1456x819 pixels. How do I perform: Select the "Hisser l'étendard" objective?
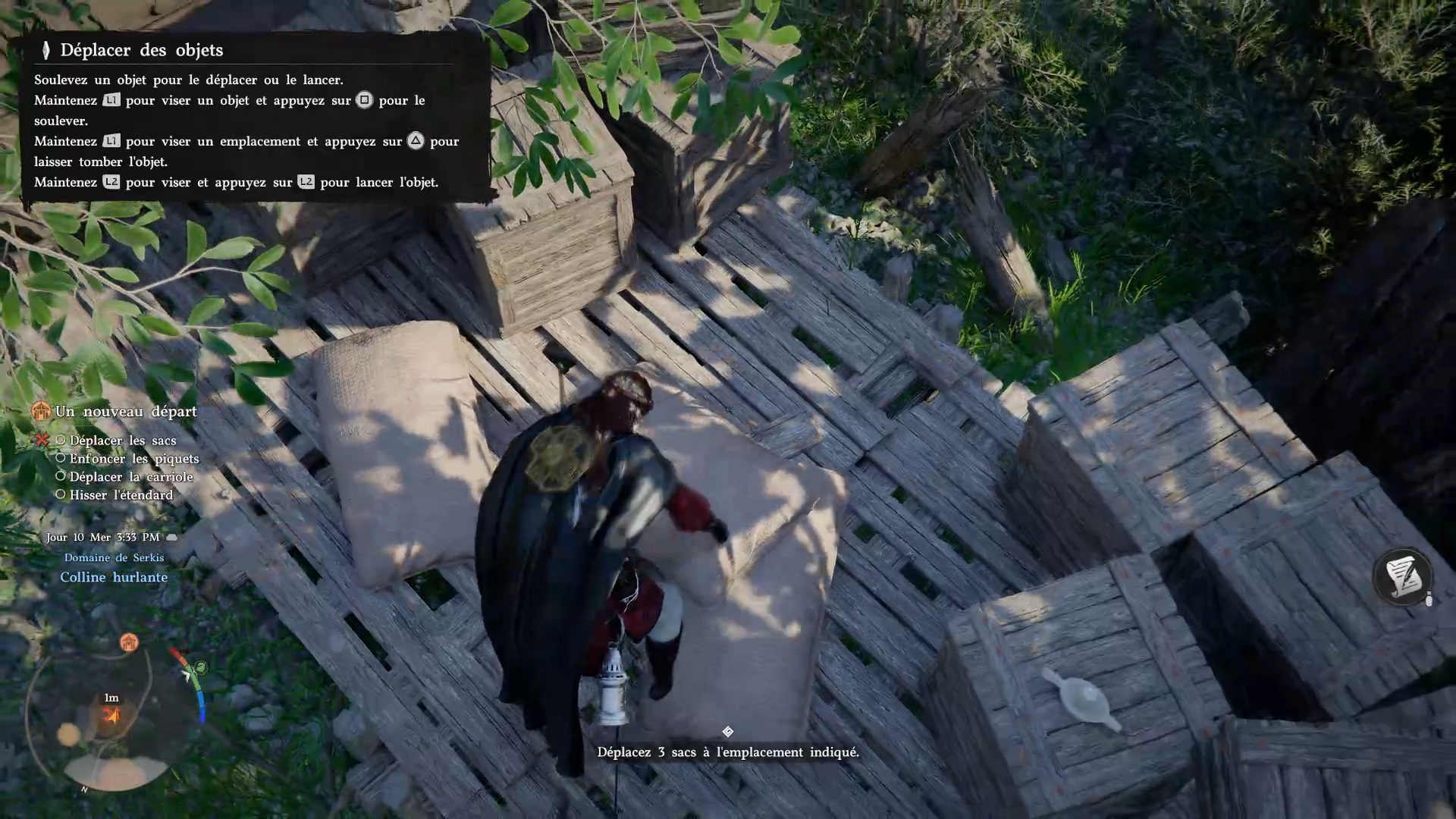(121, 495)
